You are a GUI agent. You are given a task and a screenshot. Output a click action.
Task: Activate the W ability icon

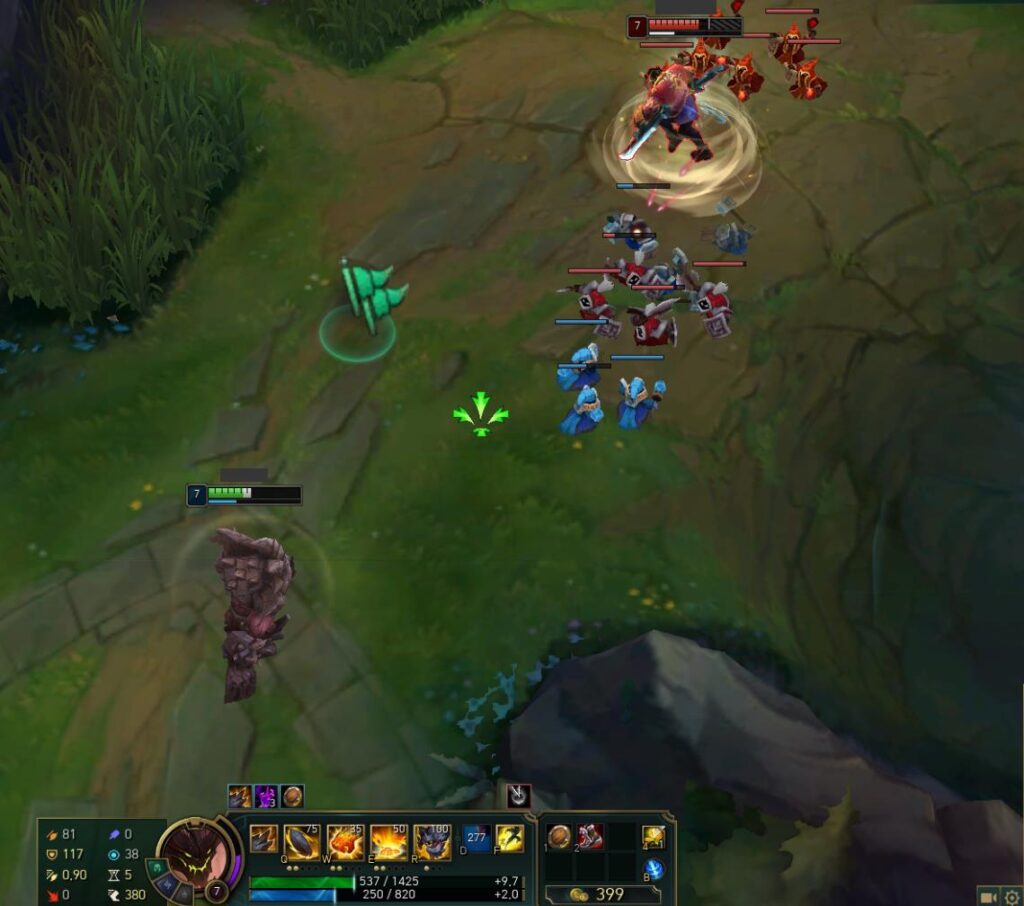[x=346, y=842]
